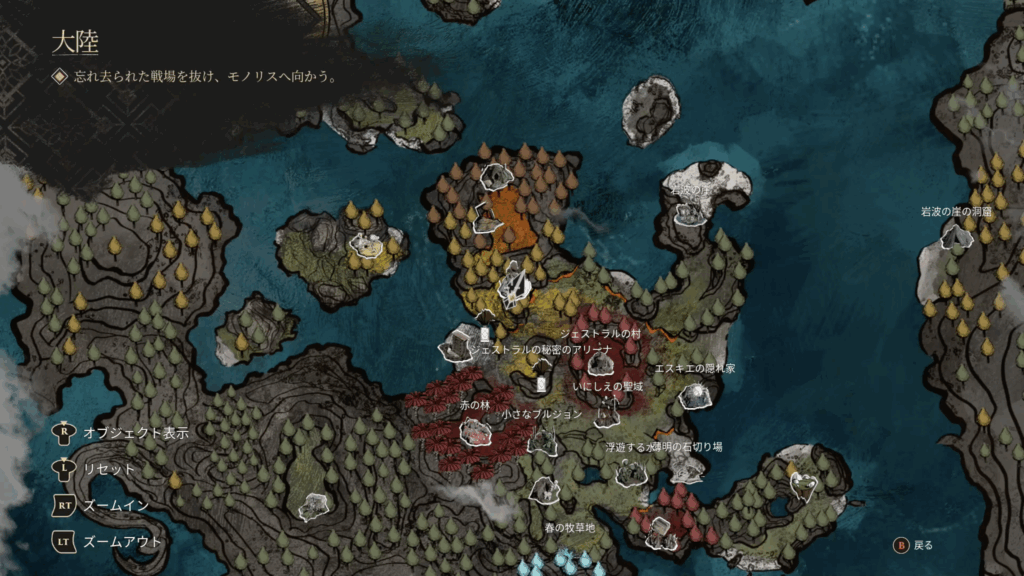Select the 岩波の崖の洞窟 location marker

tap(957, 236)
